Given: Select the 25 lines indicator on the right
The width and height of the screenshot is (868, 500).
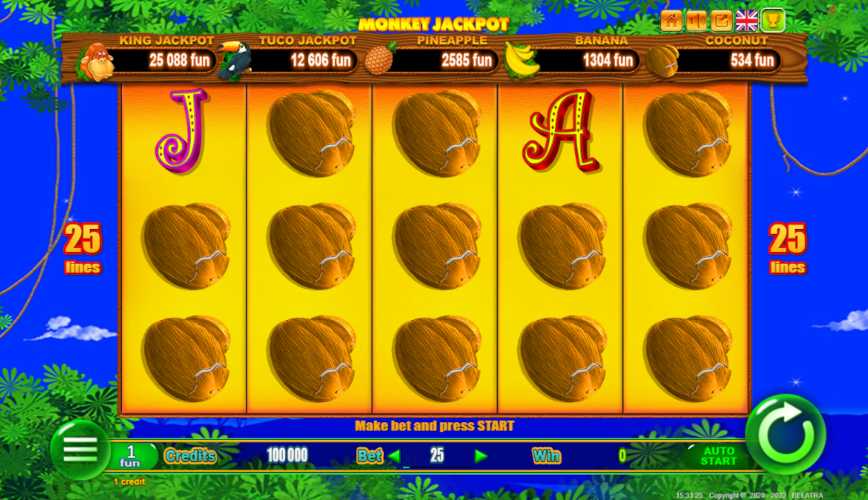Looking at the screenshot, I should coord(787,248).
